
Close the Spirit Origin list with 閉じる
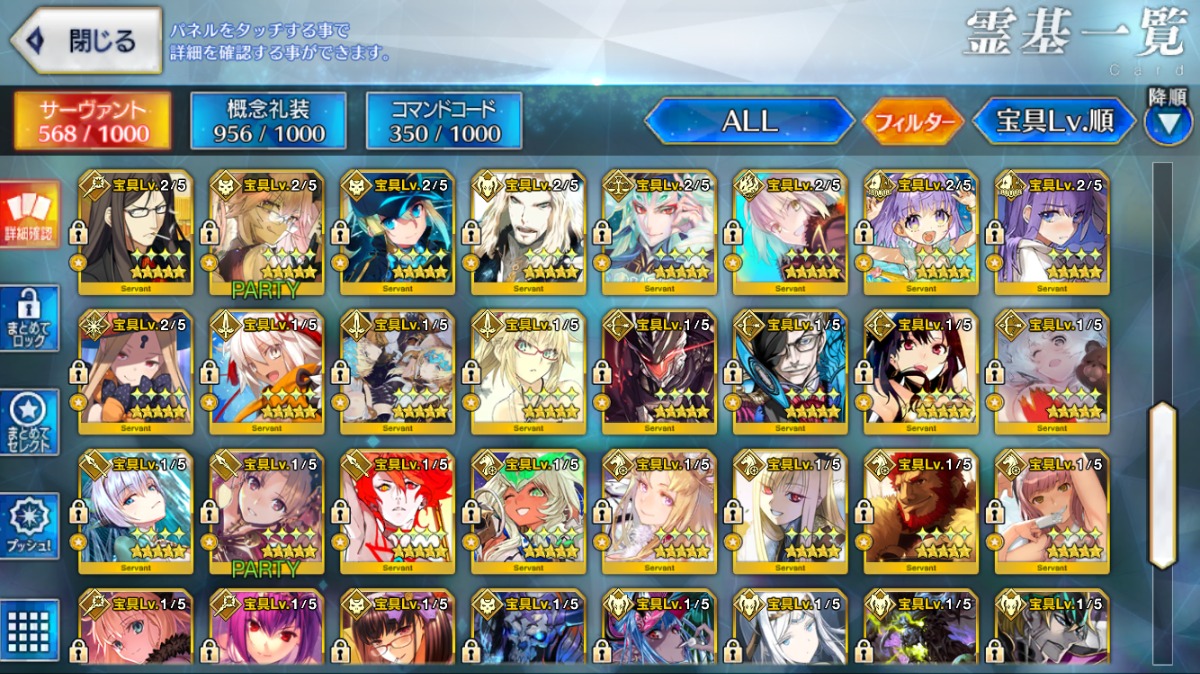(86, 41)
